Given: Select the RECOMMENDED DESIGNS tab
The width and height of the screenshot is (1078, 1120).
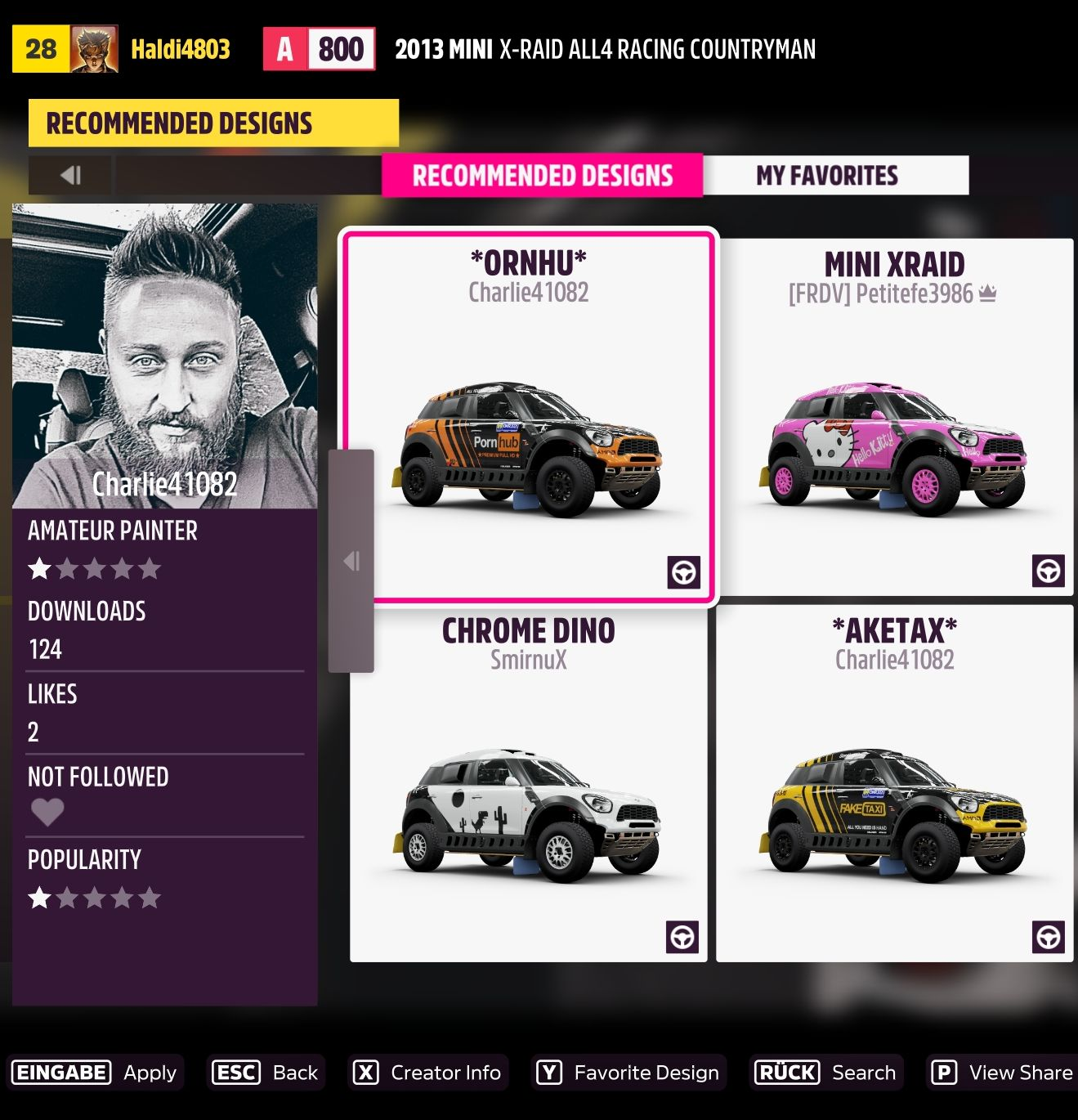Looking at the screenshot, I should [542, 175].
